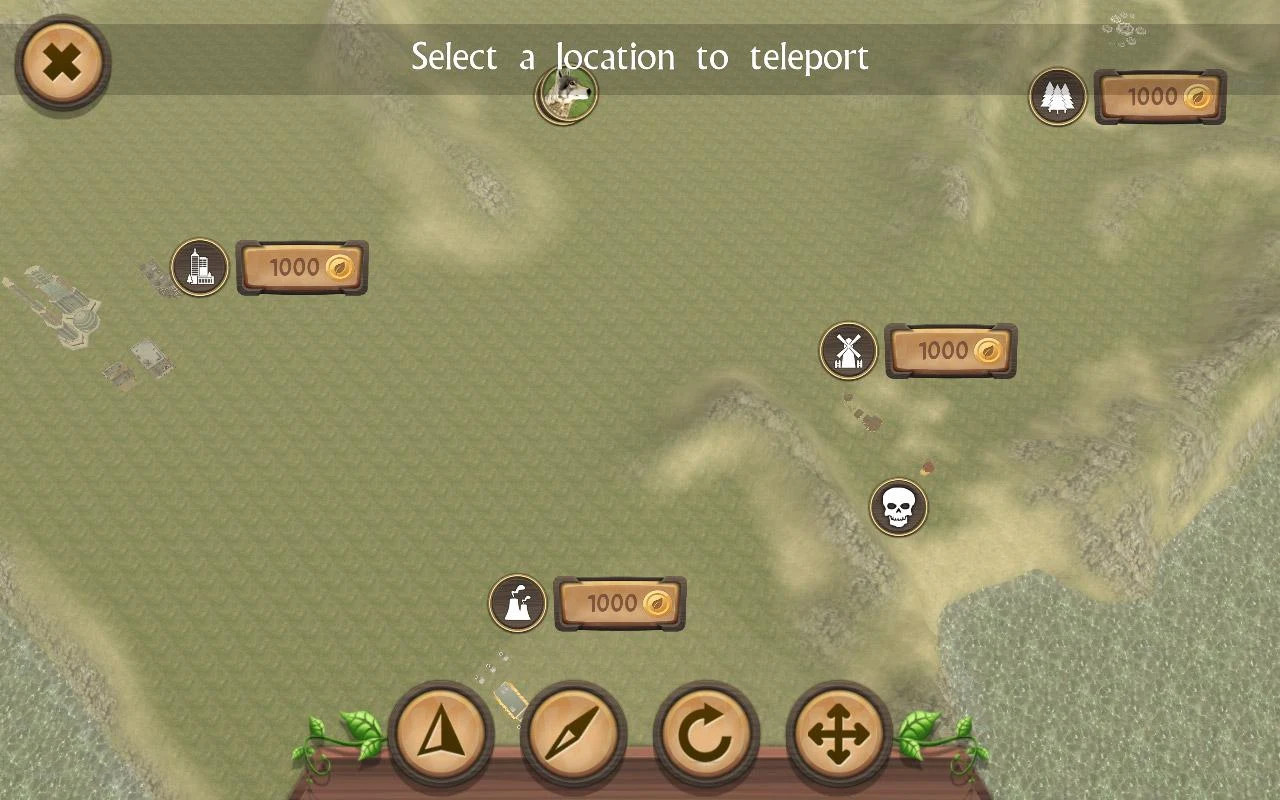Choose the four-way move arrows button
Viewport: 1280px width, 800px height.
point(838,735)
